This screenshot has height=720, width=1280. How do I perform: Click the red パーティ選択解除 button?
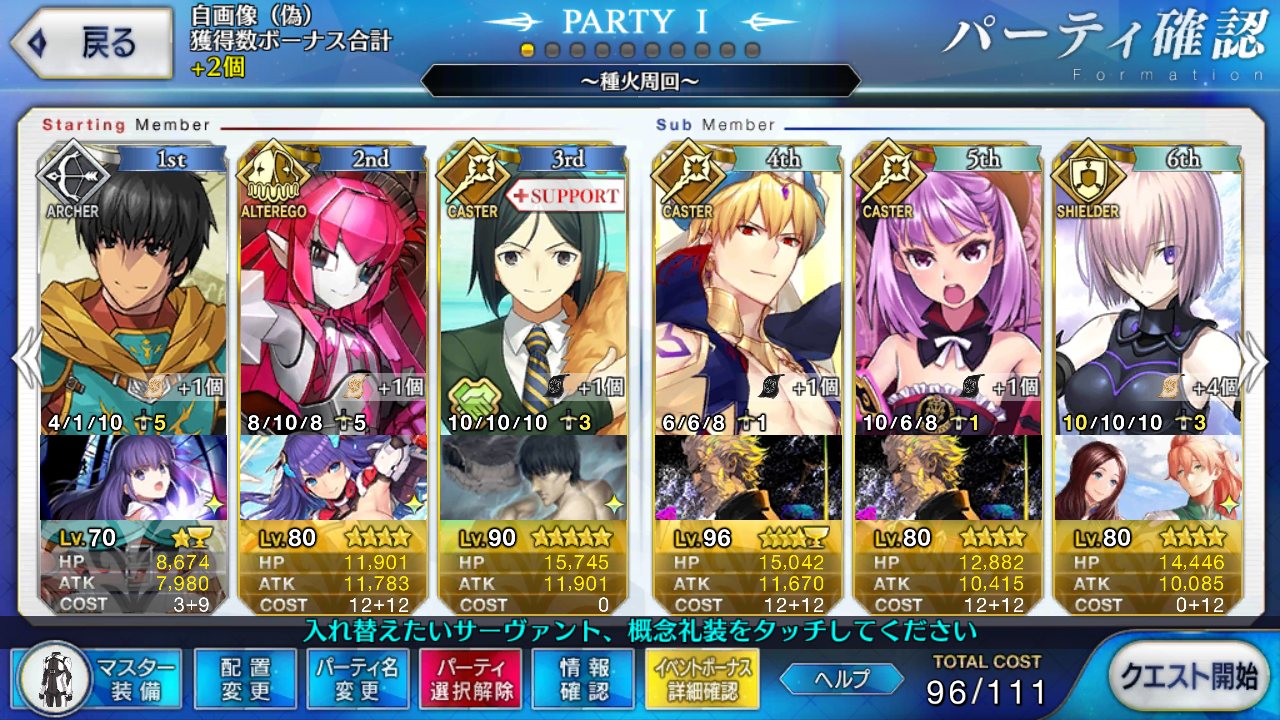pyautogui.click(x=471, y=678)
